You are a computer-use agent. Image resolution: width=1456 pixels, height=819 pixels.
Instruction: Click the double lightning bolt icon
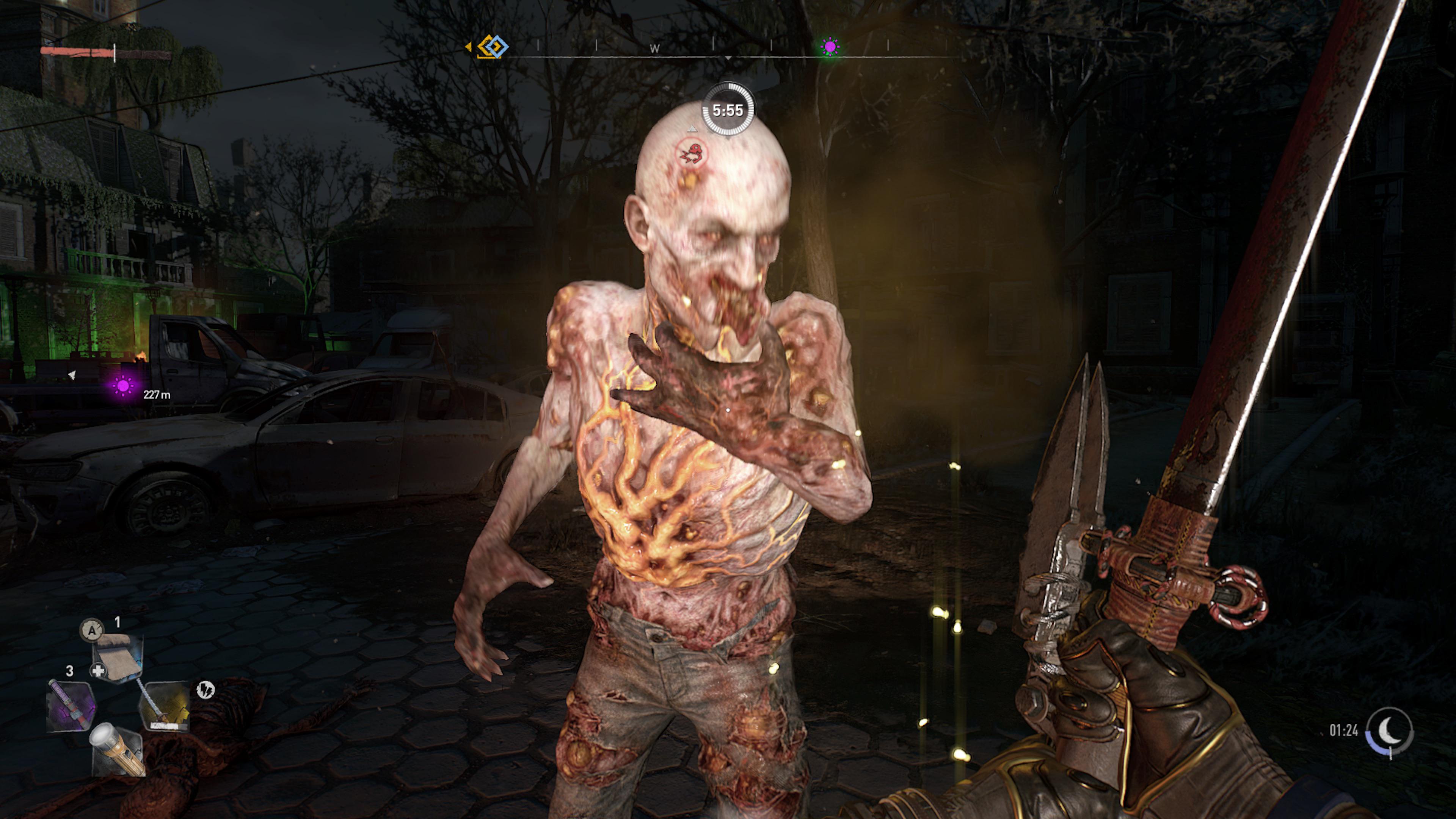(x=205, y=690)
